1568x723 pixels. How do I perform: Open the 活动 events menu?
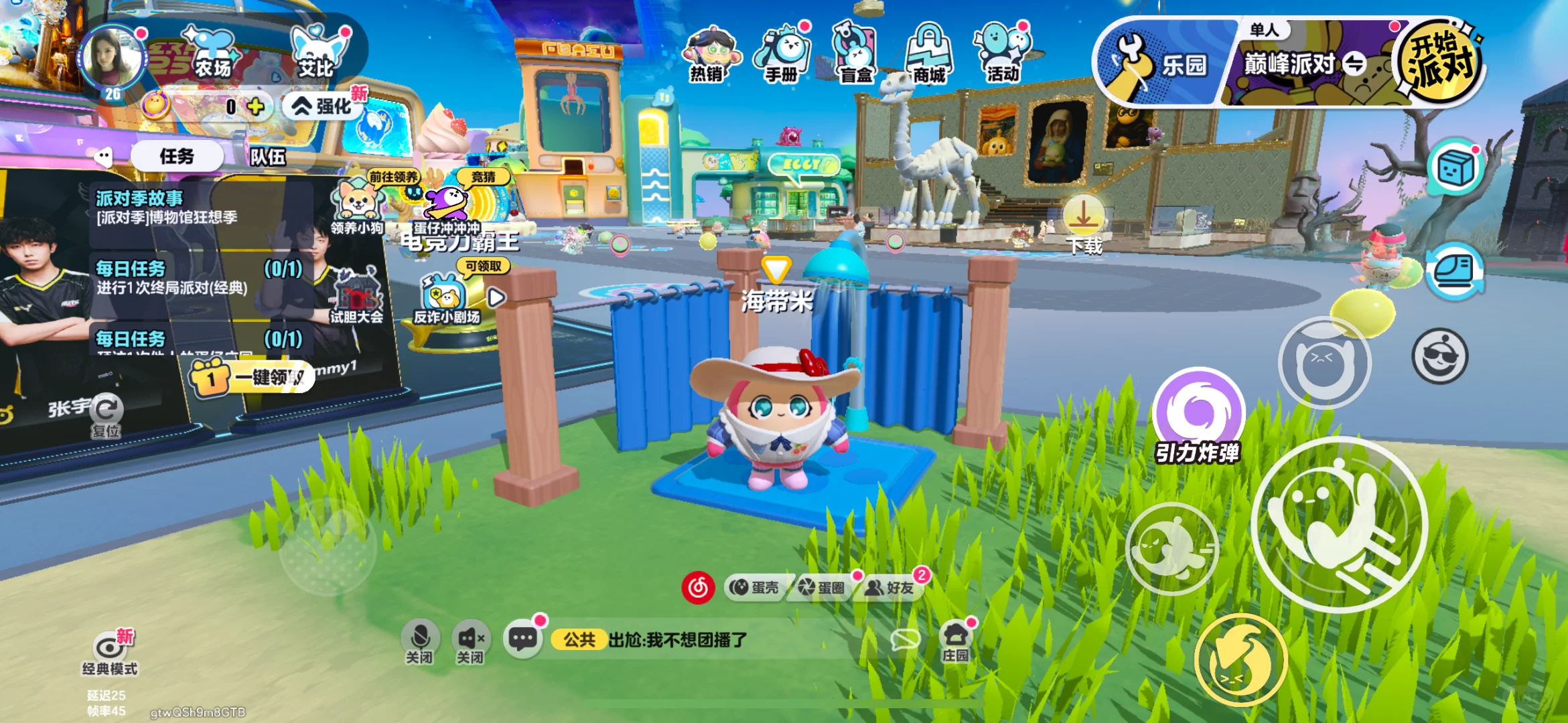pos(1002,55)
